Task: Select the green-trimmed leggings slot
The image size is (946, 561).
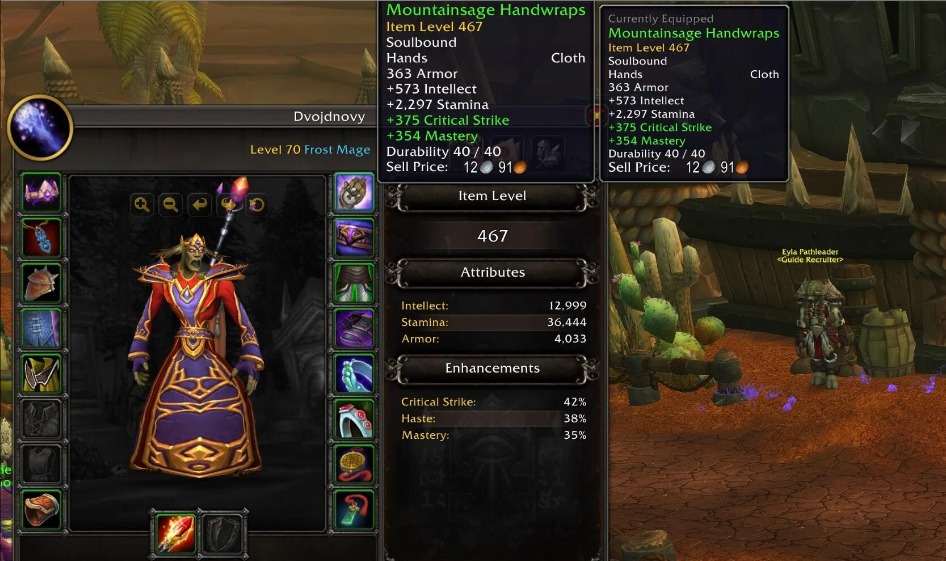Action: [x=353, y=283]
